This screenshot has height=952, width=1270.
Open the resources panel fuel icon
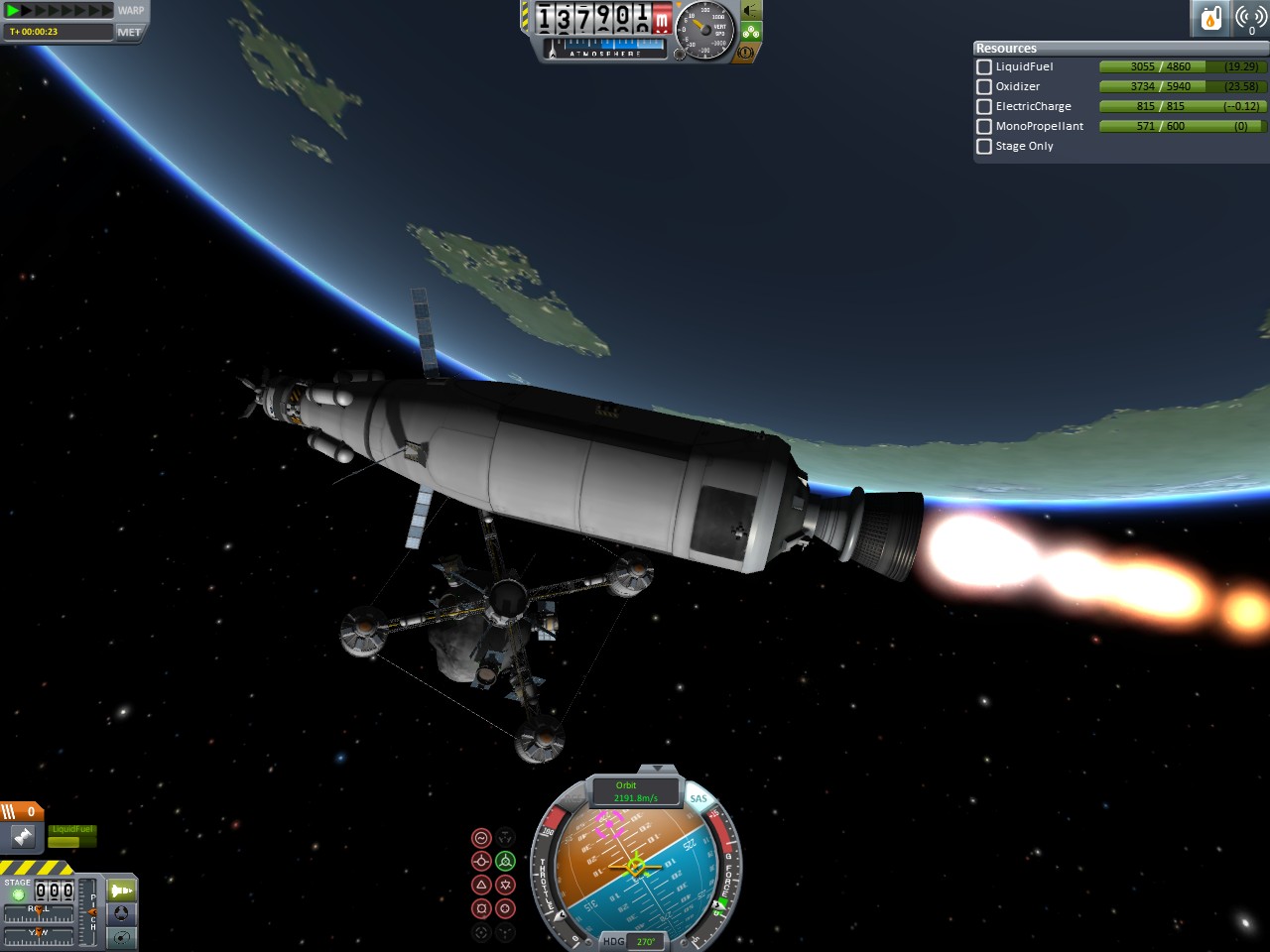(x=1211, y=18)
